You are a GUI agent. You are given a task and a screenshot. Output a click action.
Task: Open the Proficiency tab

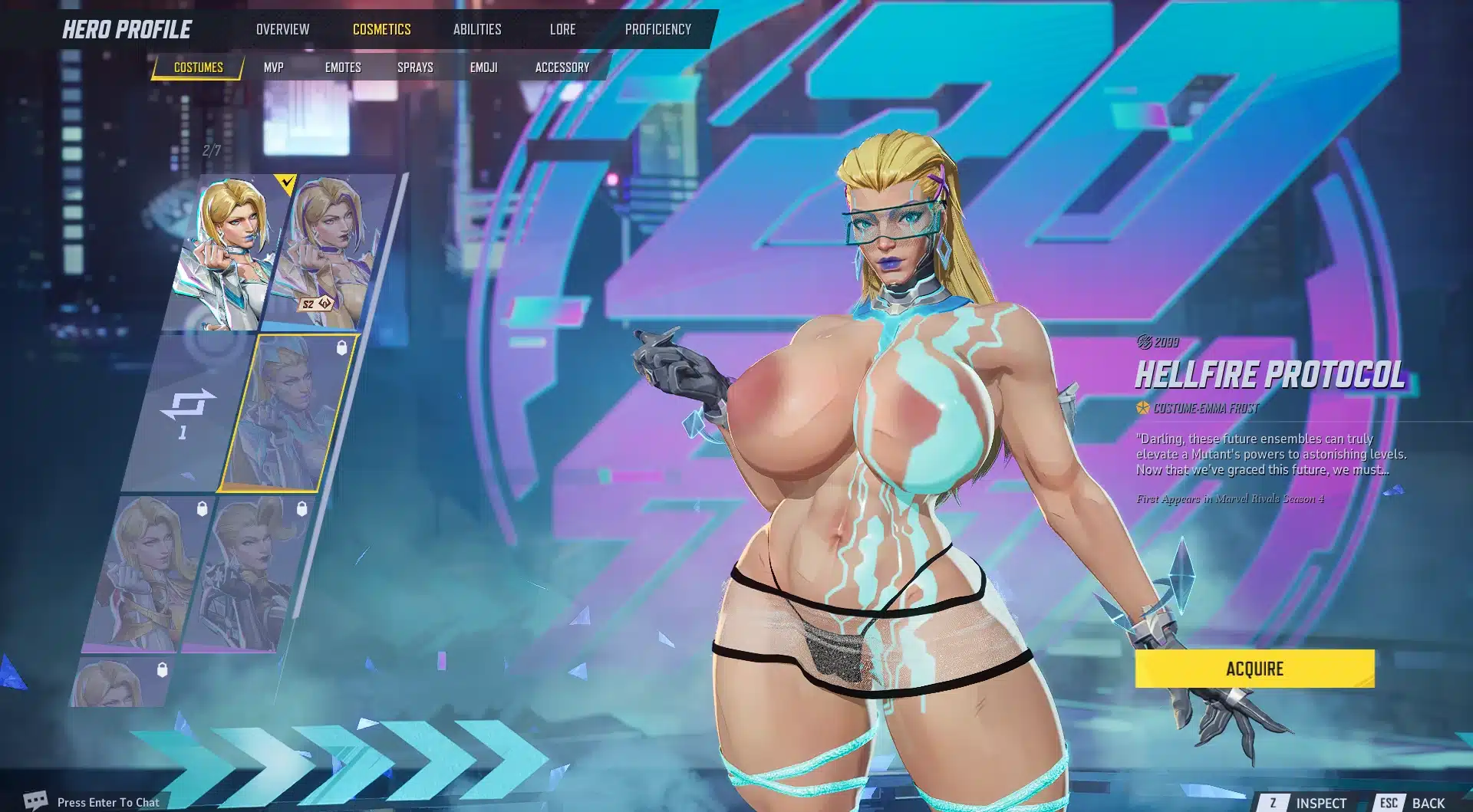coord(657,29)
